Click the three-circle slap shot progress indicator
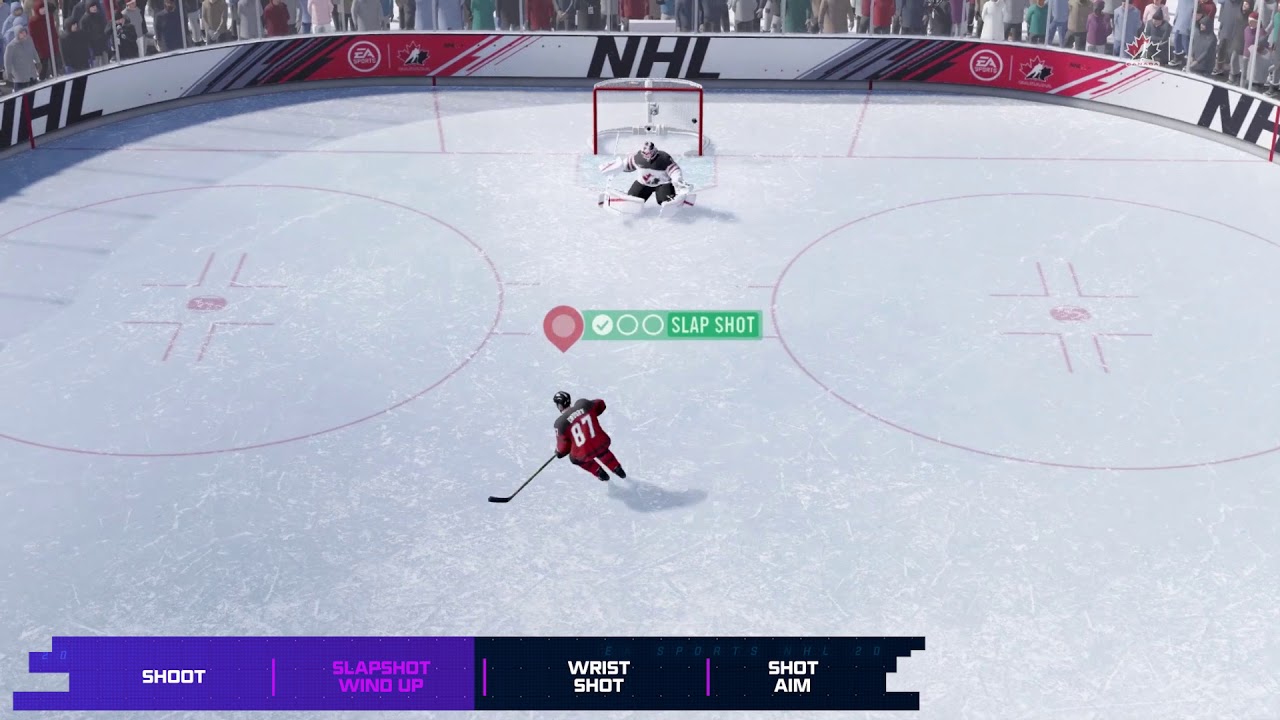This screenshot has height=720, width=1280. 625,324
